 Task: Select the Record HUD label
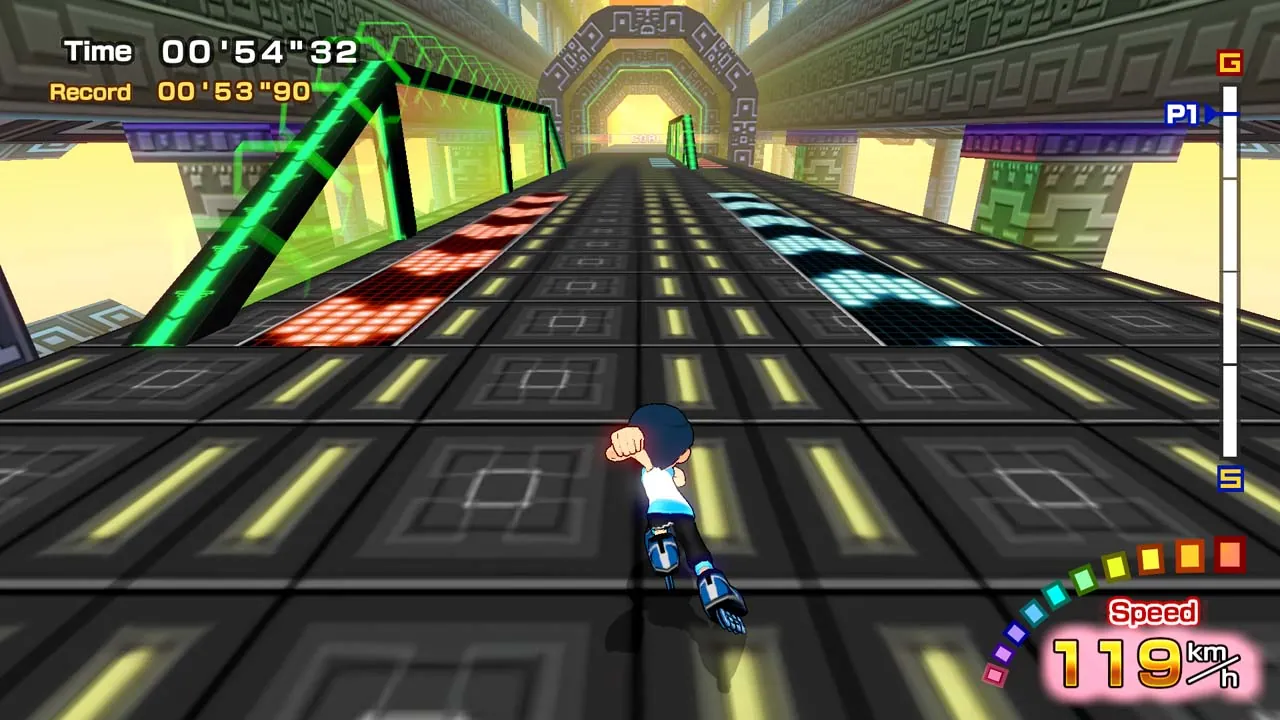coord(91,92)
